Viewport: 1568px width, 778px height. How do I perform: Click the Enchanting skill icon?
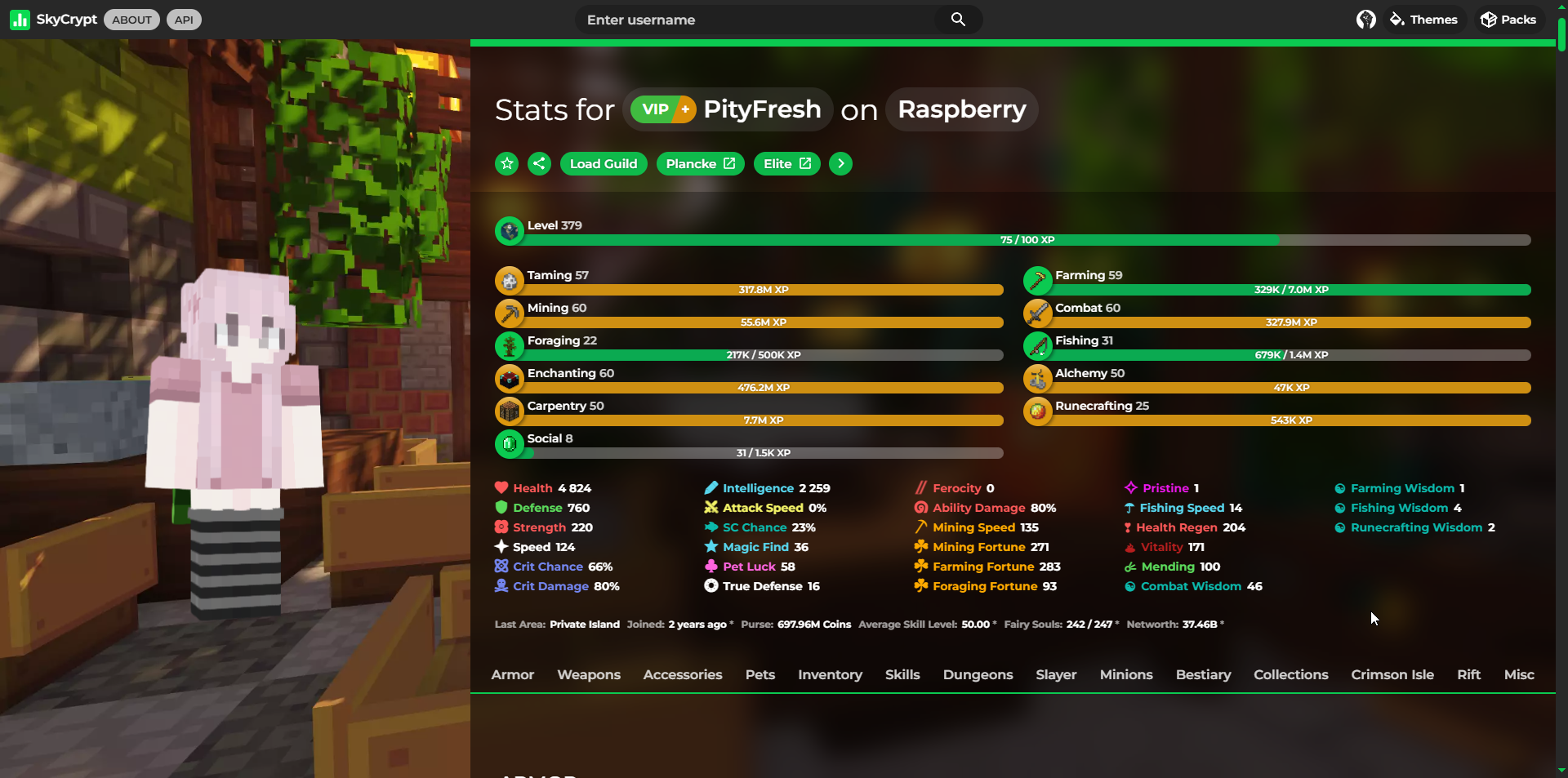click(x=509, y=378)
